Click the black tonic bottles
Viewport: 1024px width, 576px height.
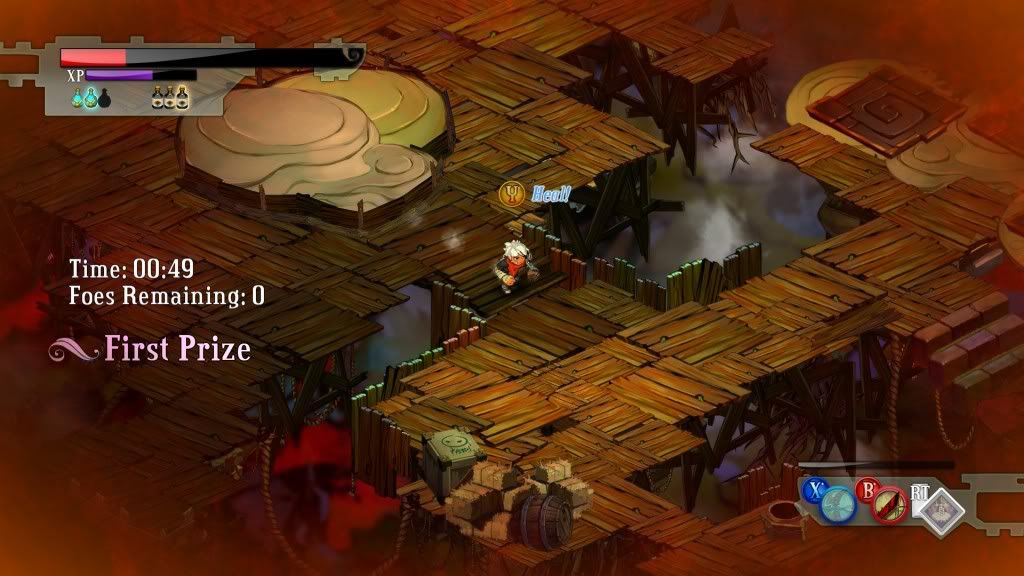coord(170,97)
